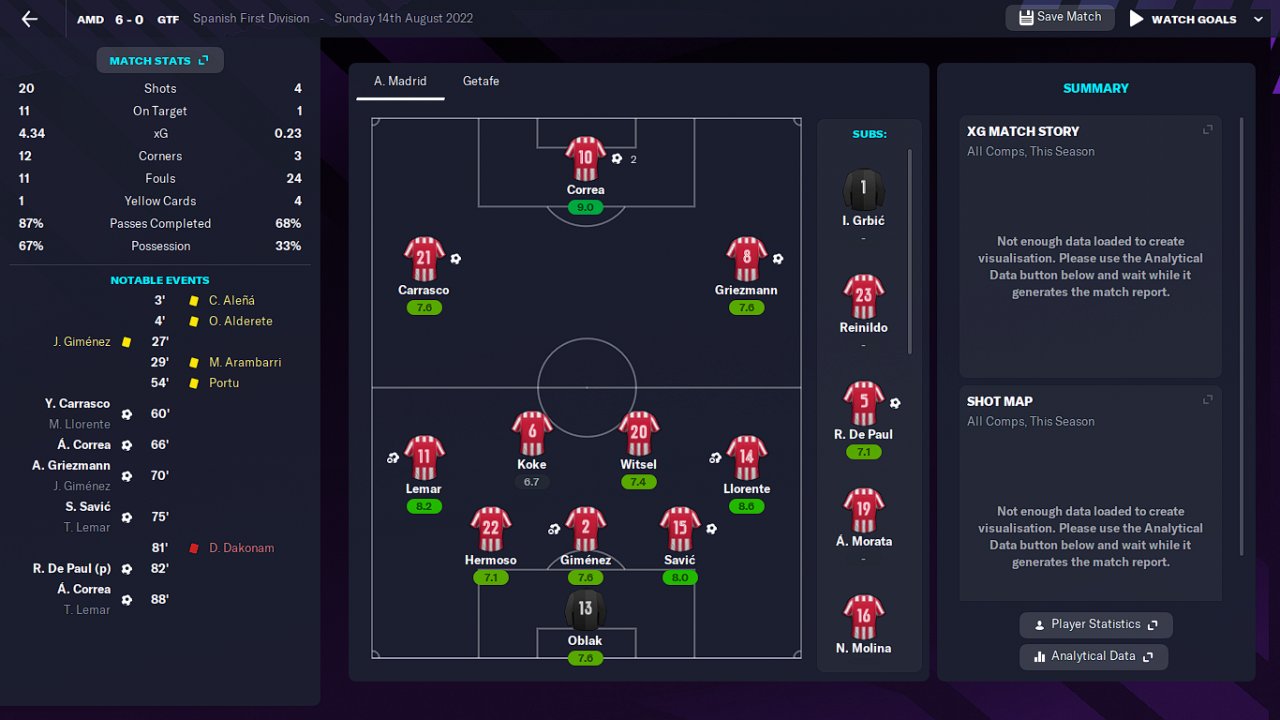This screenshot has height=720, width=1280.
Task: Select substitute Á. Morata
Action: [x=863, y=511]
